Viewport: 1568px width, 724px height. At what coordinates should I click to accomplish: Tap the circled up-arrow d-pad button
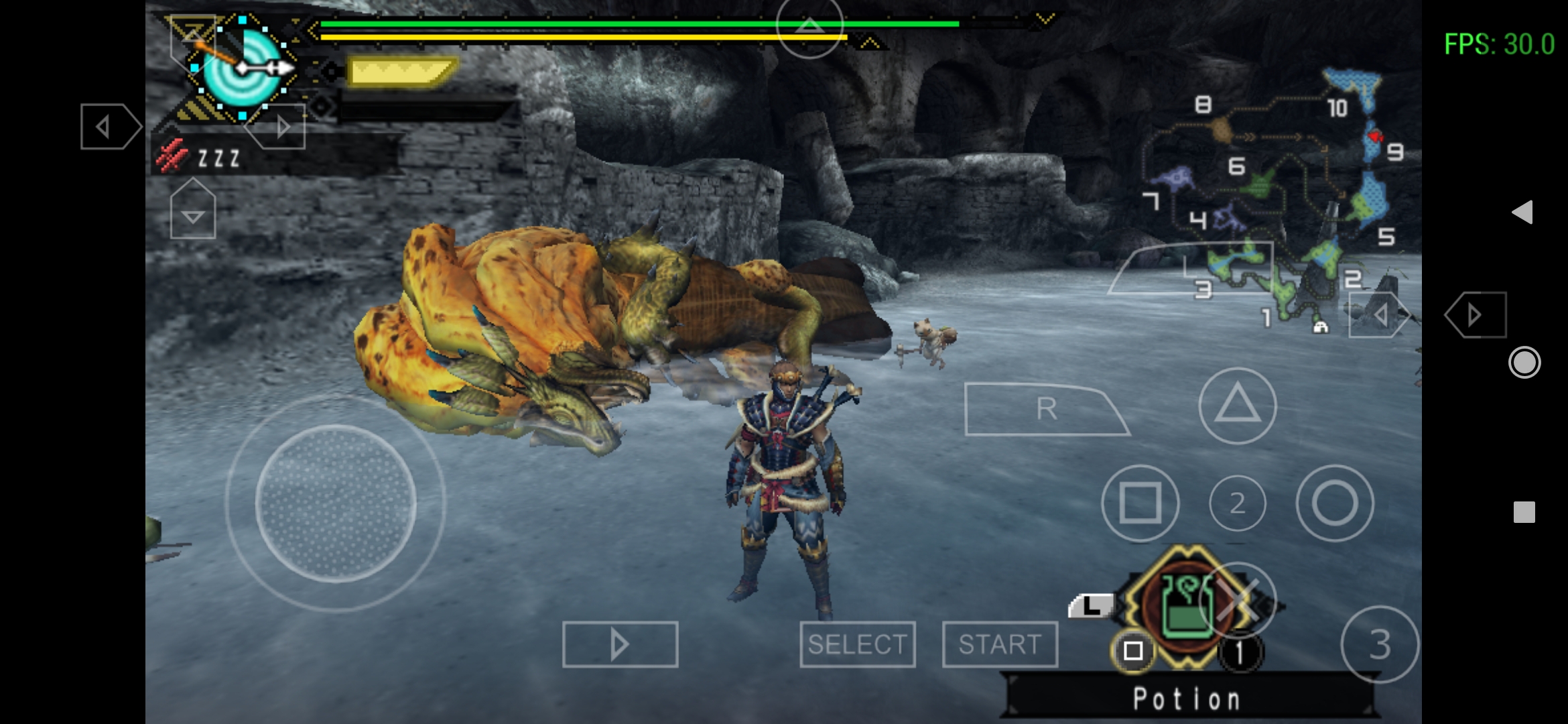[809, 27]
